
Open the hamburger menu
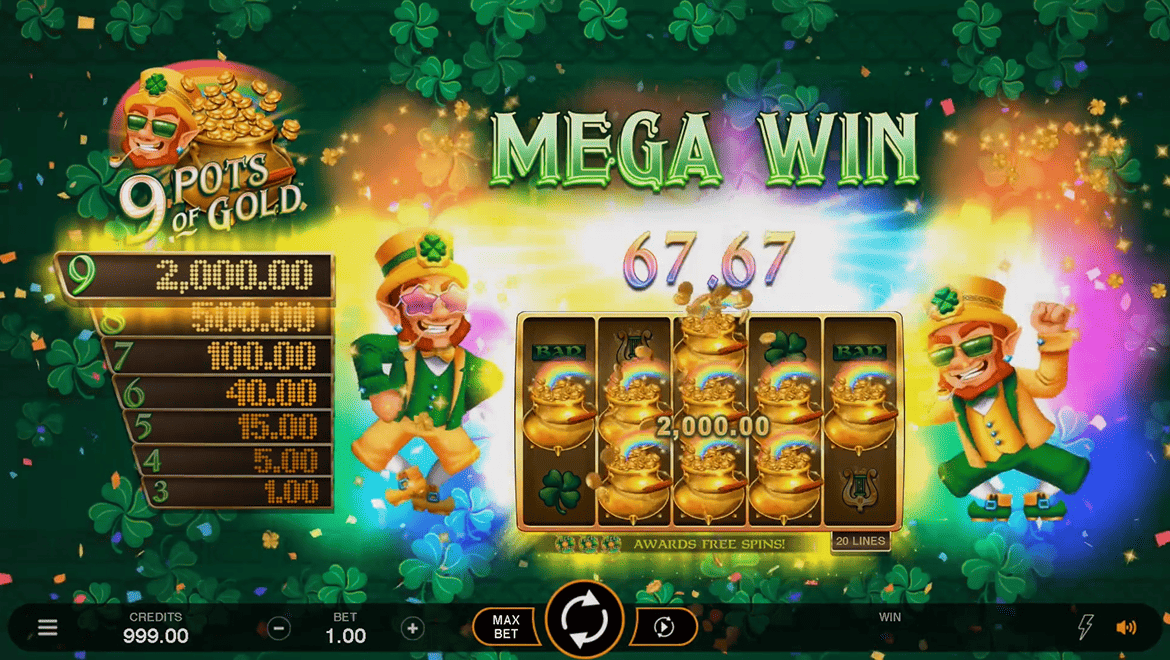(47, 628)
